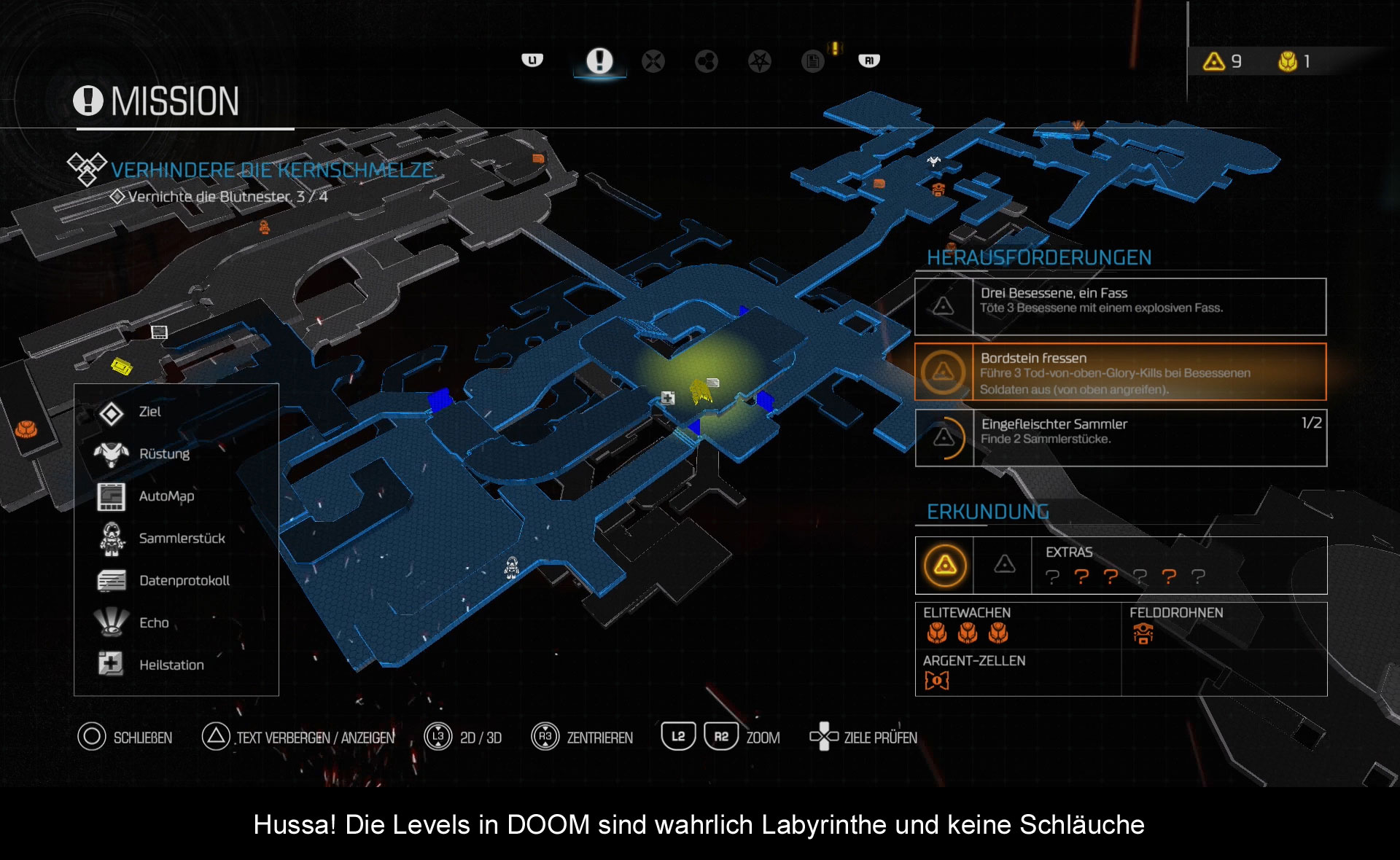Viewport: 1400px width, 860px height.
Task: Switch to the crossed-weapons arsenal tab
Action: 653,61
